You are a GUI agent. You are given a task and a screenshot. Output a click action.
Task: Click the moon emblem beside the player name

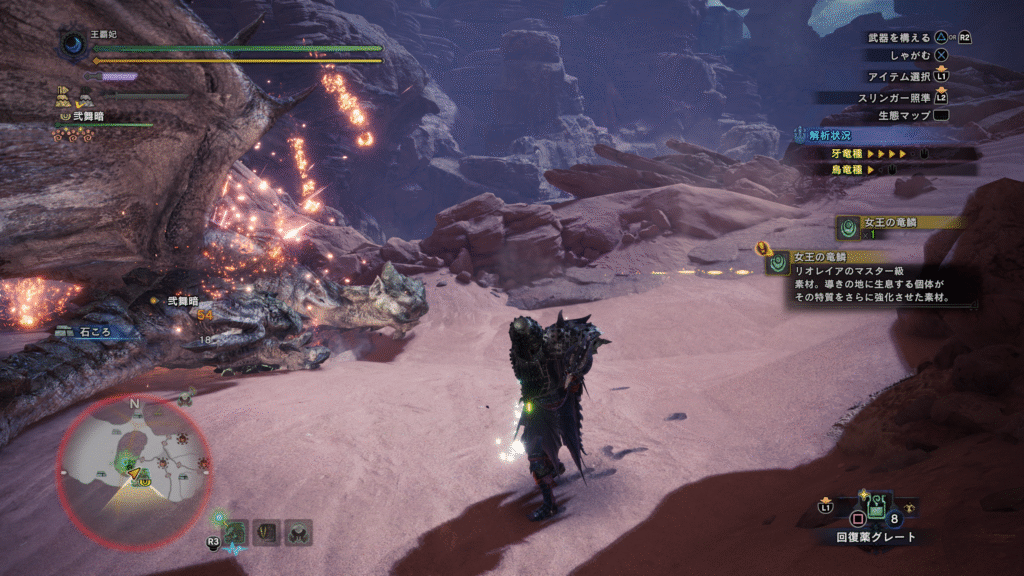73,44
